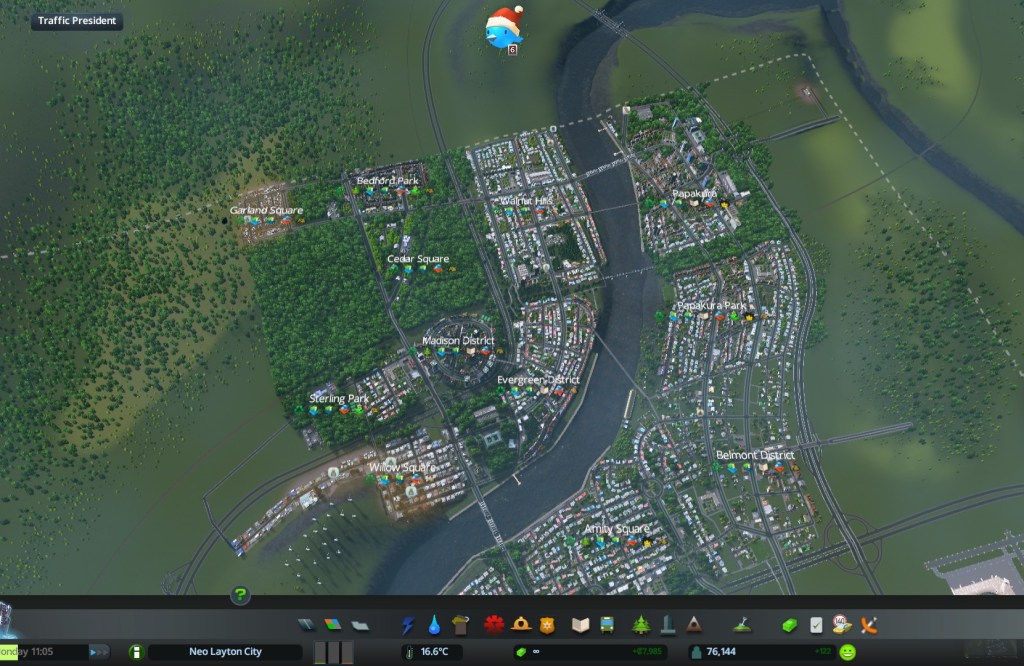Open the Fire Department helmet menu
The height and width of the screenshot is (666, 1024).
point(520,625)
